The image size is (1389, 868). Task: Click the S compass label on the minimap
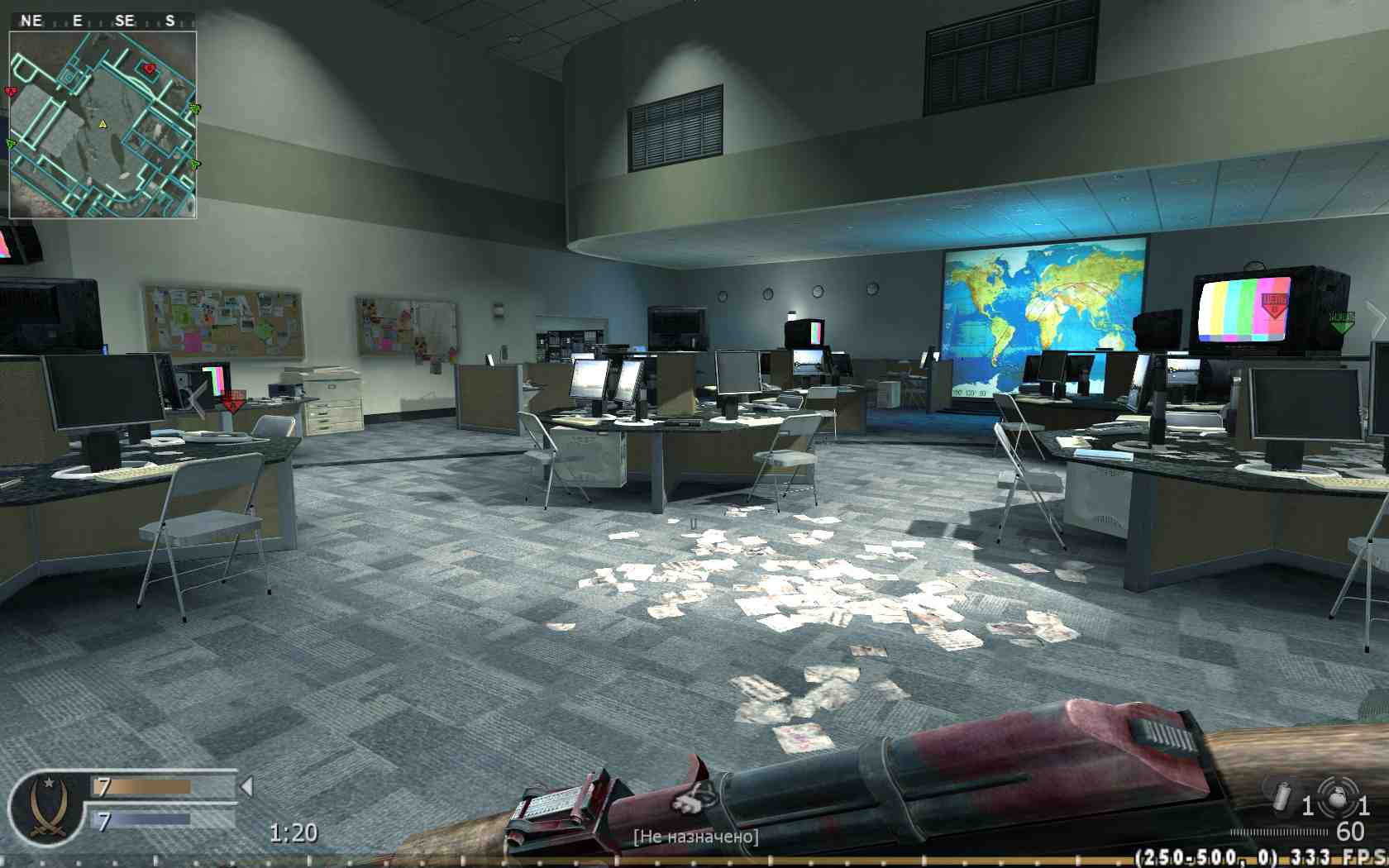coord(170,20)
